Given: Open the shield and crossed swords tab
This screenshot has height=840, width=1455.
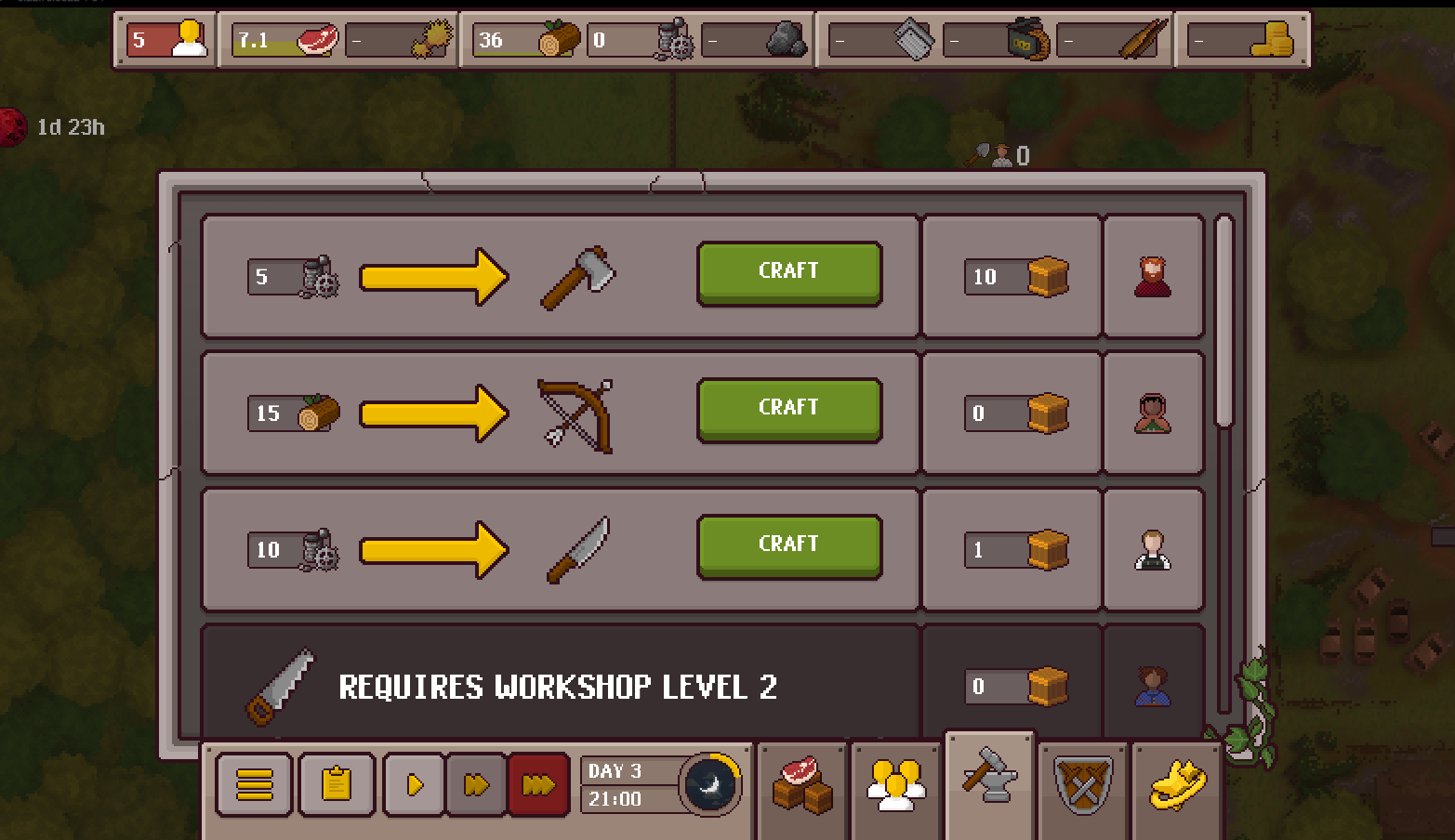Looking at the screenshot, I should pos(1083,785).
